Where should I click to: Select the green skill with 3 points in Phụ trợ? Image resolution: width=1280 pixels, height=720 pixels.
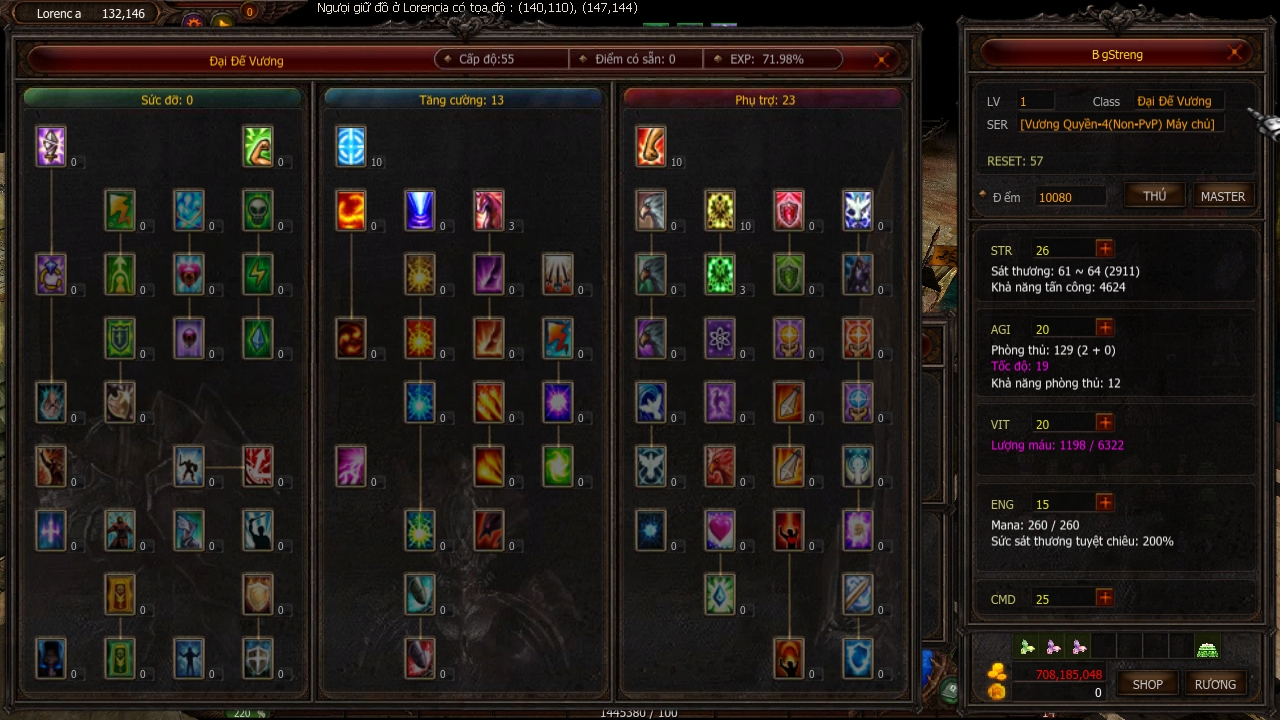(721, 274)
